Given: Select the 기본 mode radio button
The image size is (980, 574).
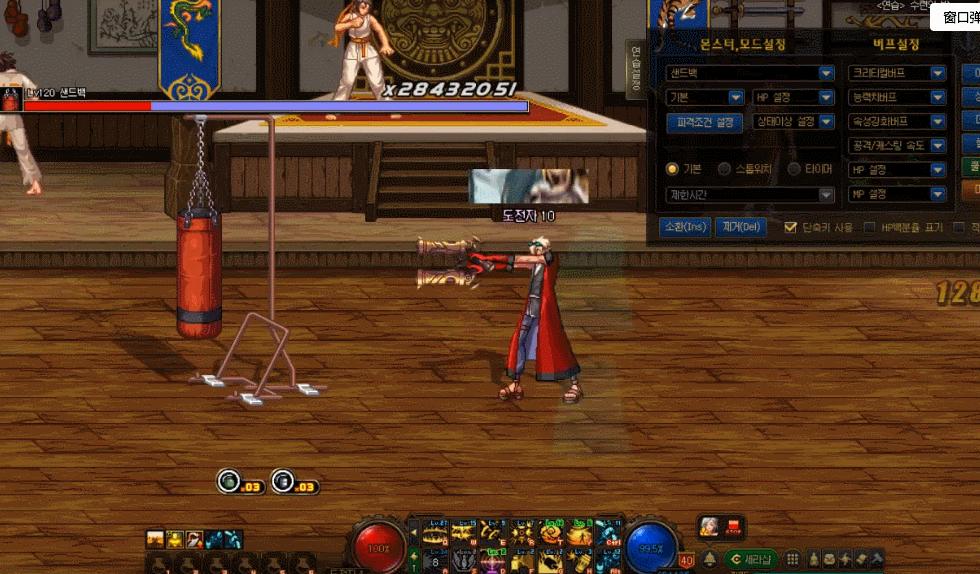Looking at the screenshot, I should (x=672, y=169).
